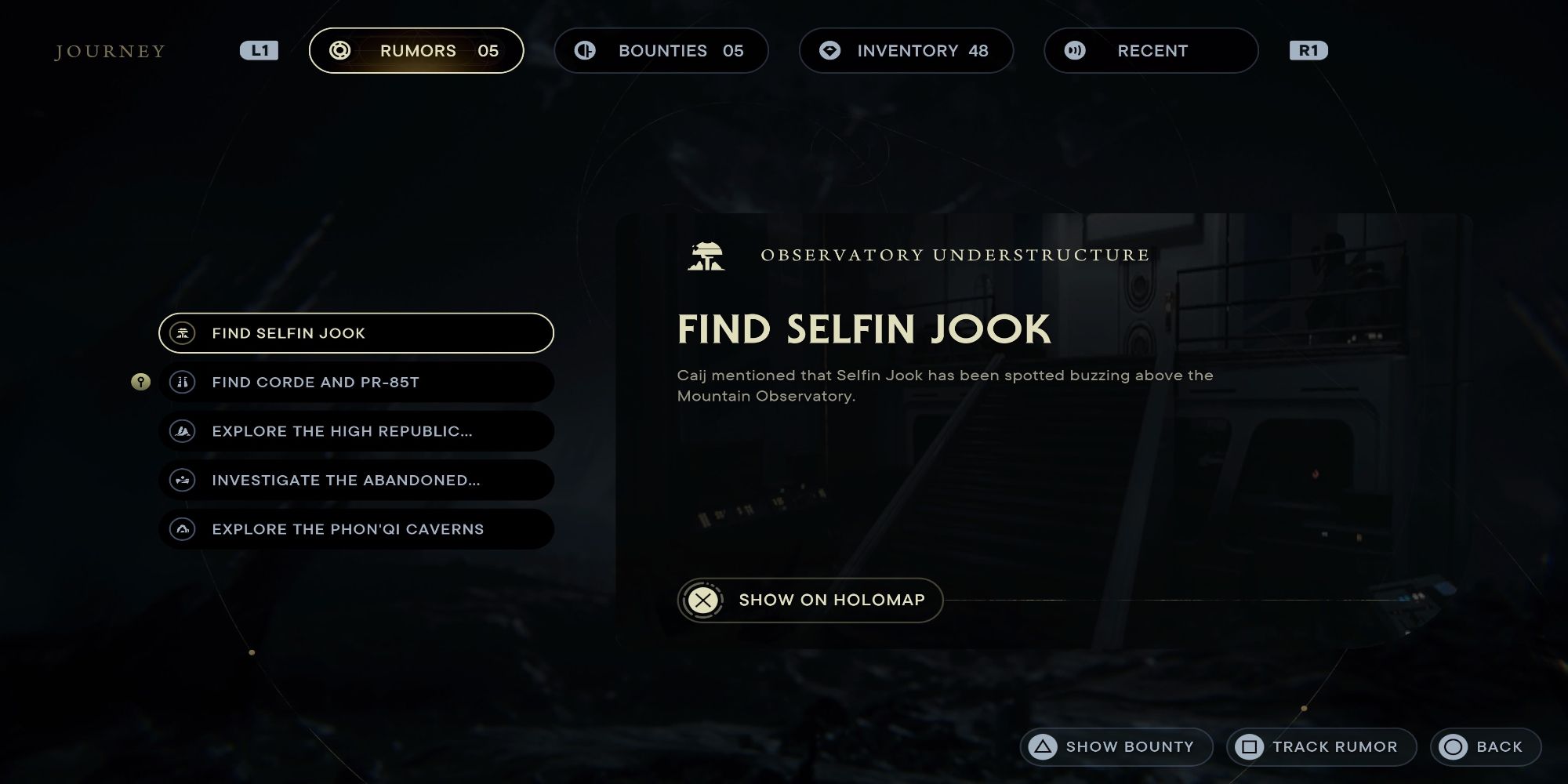Open the Inventory tab
1568x784 pixels.
[906, 50]
